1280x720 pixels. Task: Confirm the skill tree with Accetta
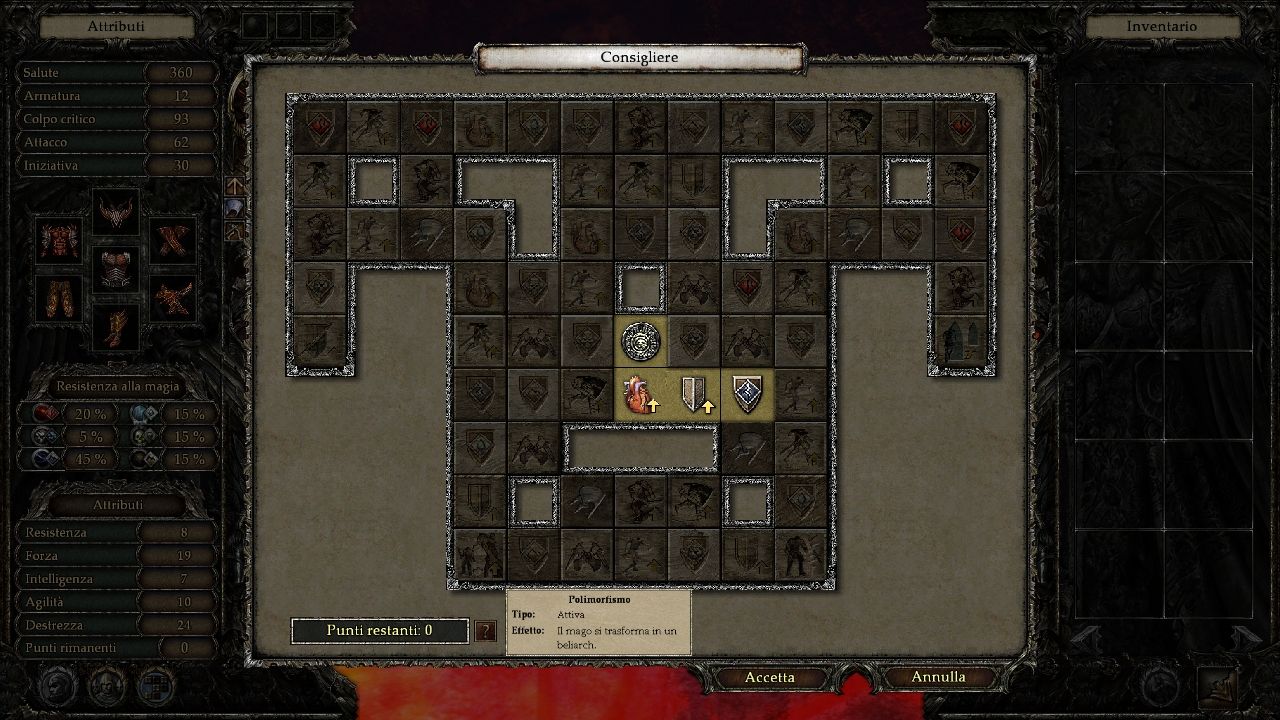click(770, 677)
